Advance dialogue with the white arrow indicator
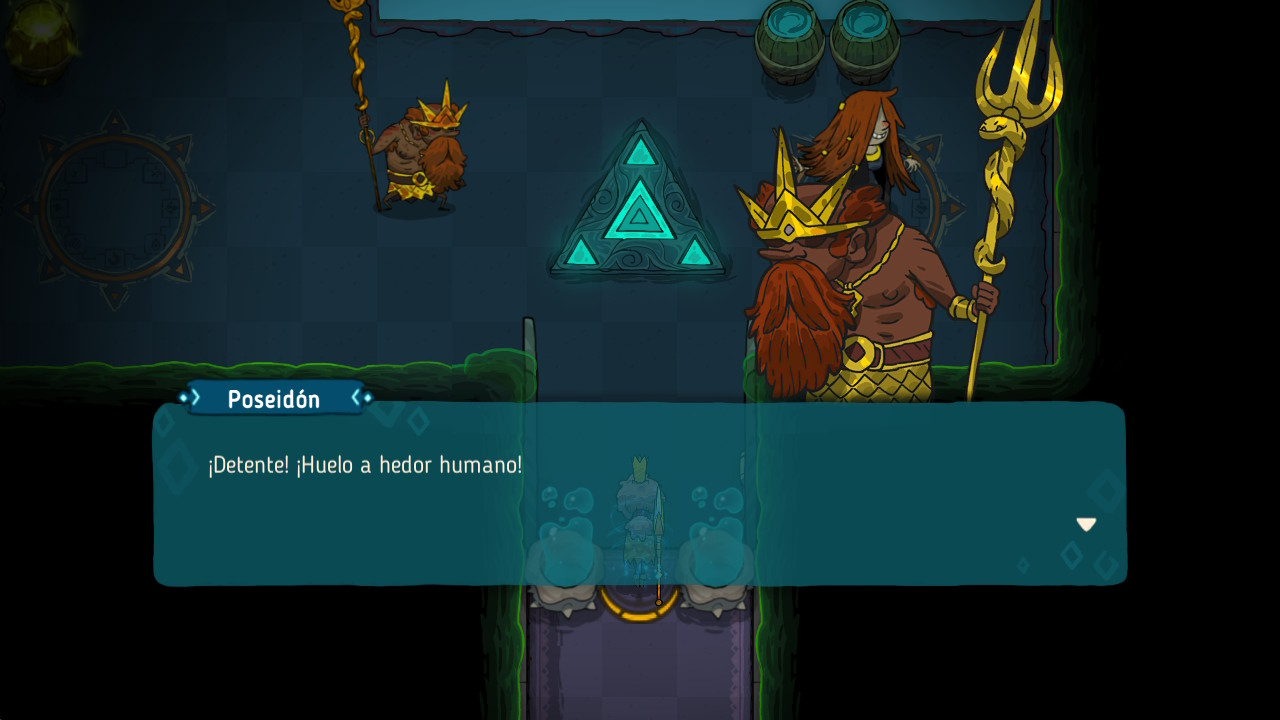This screenshot has width=1280, height=720. click(x=1086, y=524)
